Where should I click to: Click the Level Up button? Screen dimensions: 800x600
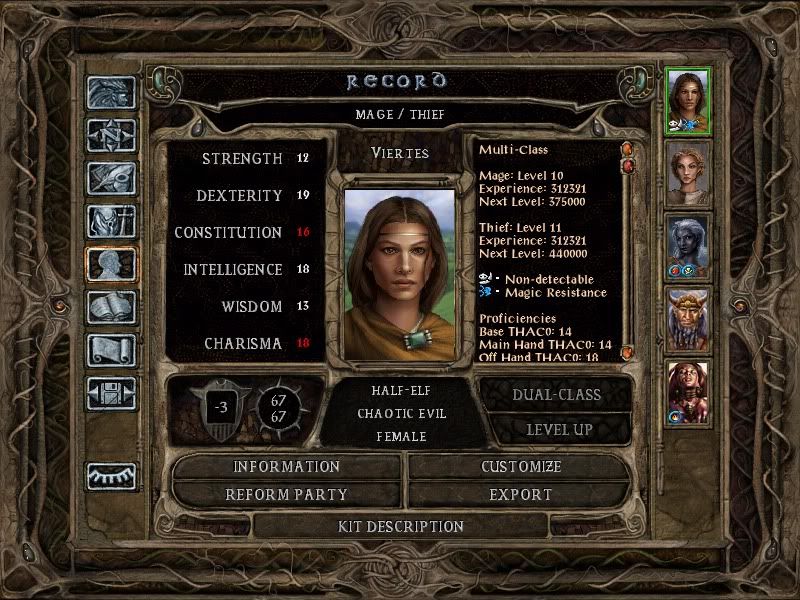tap(556, 429)
